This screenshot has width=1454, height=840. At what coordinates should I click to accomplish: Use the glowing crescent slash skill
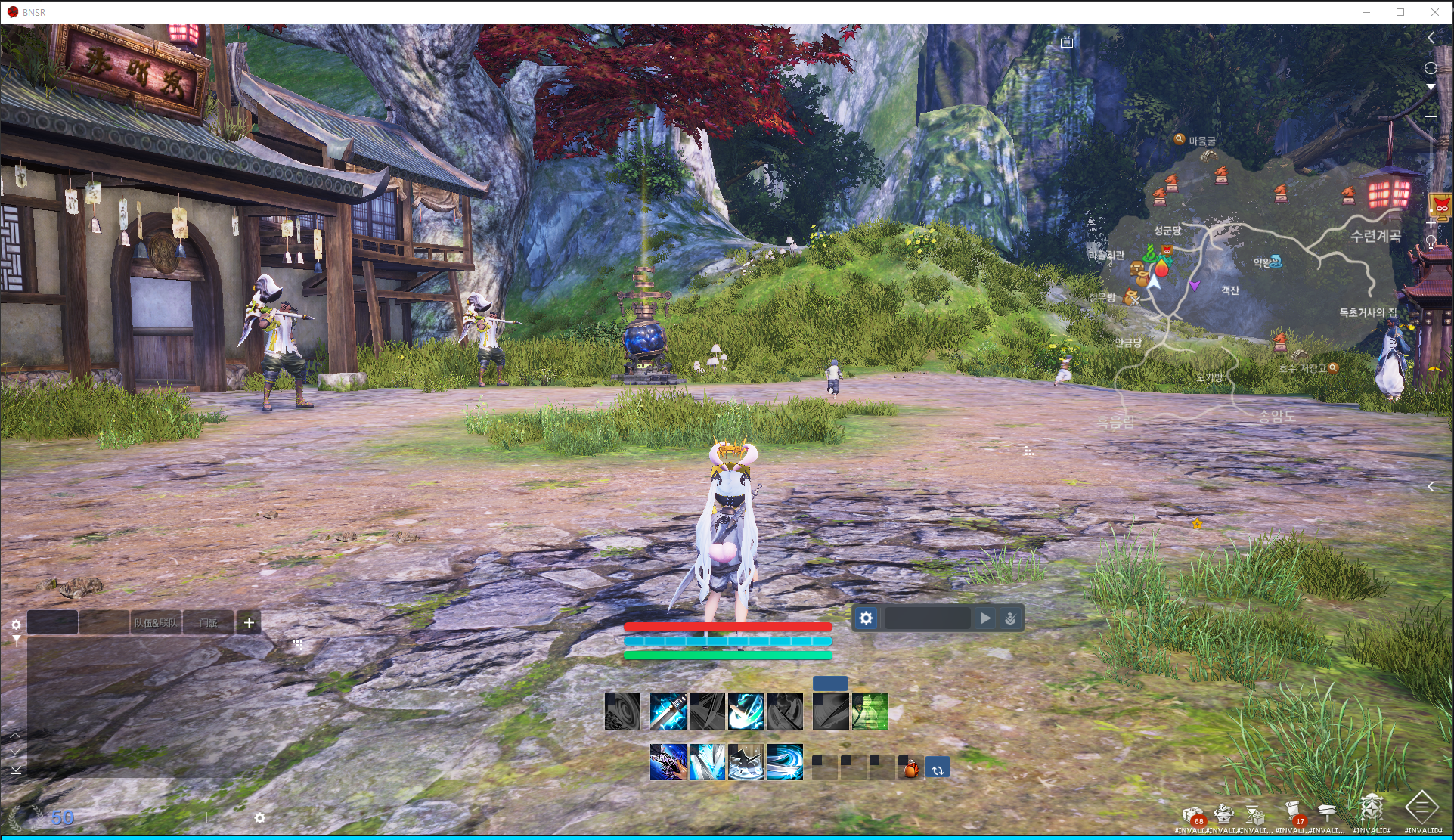[746, 711]
